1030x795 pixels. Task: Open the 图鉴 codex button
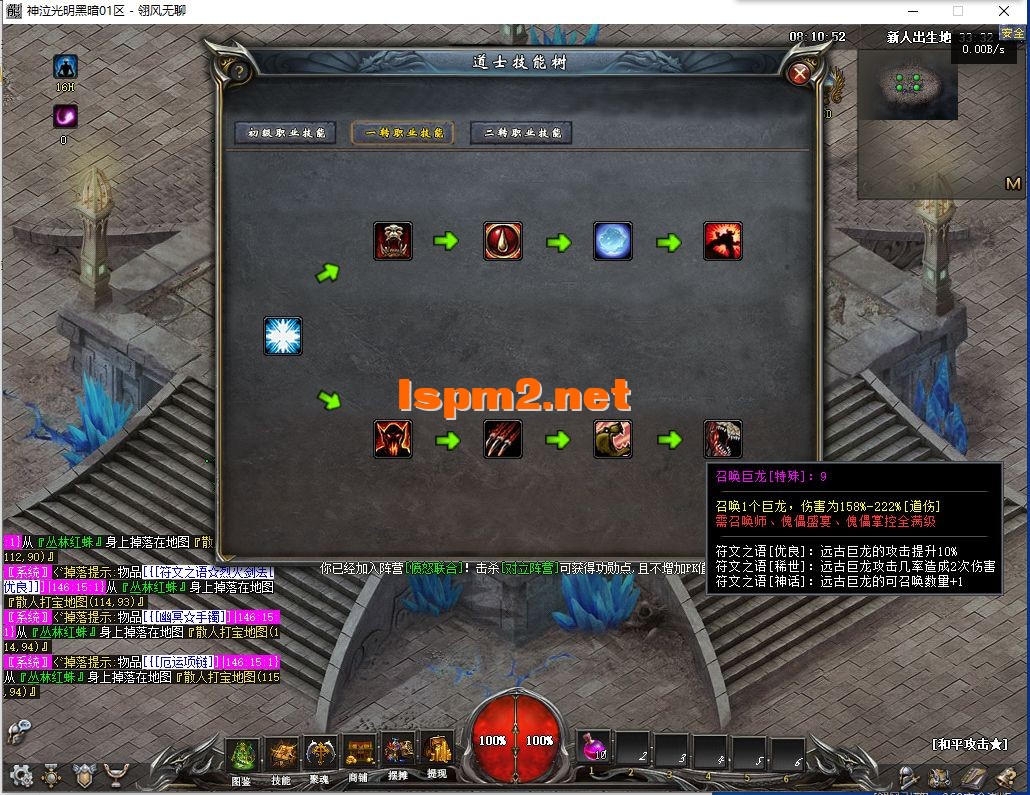pyautogui.click(x=242, y=756)
